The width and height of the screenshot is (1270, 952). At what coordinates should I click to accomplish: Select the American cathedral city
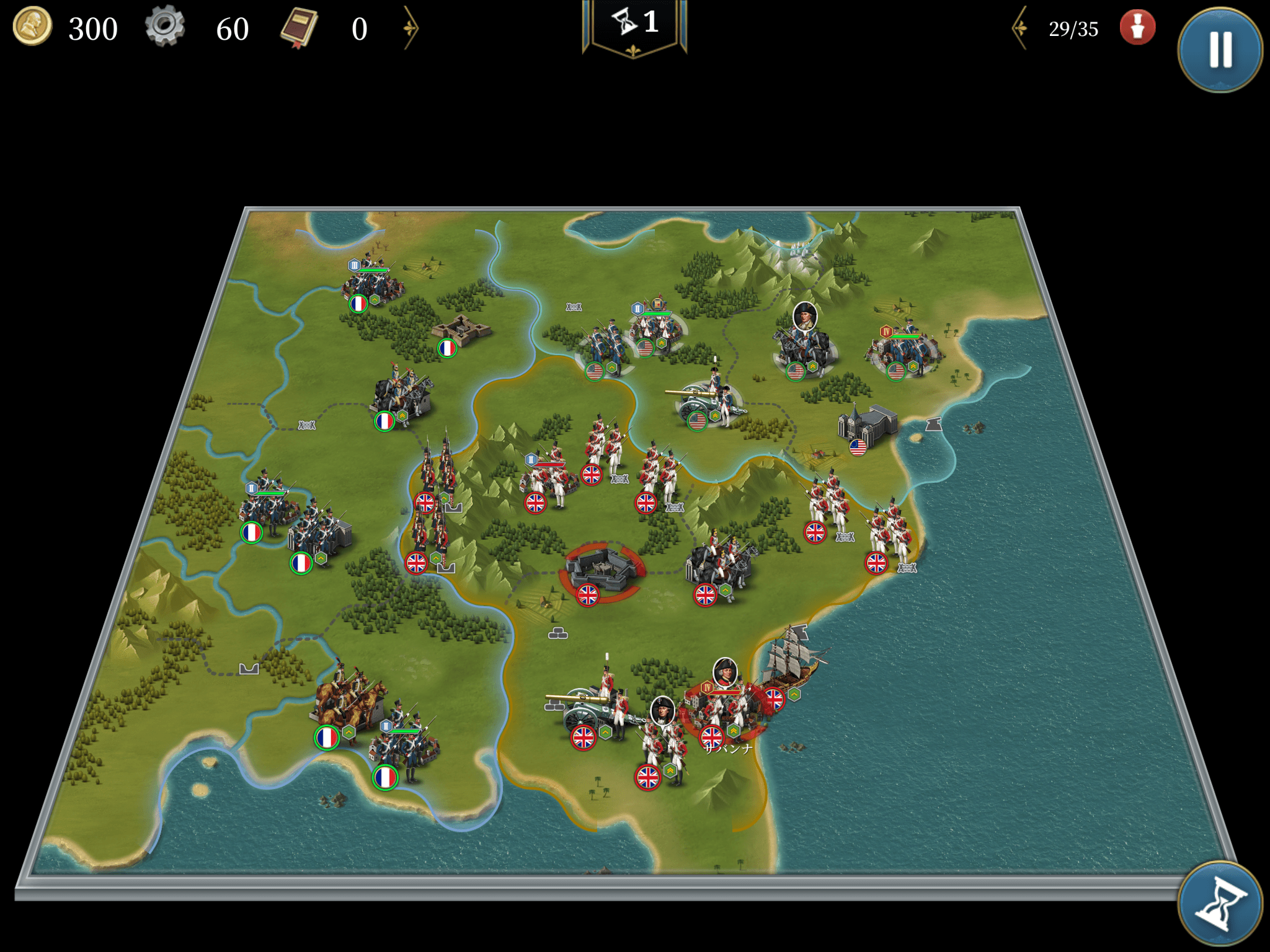pyautogui.click(x=868, y=425)
